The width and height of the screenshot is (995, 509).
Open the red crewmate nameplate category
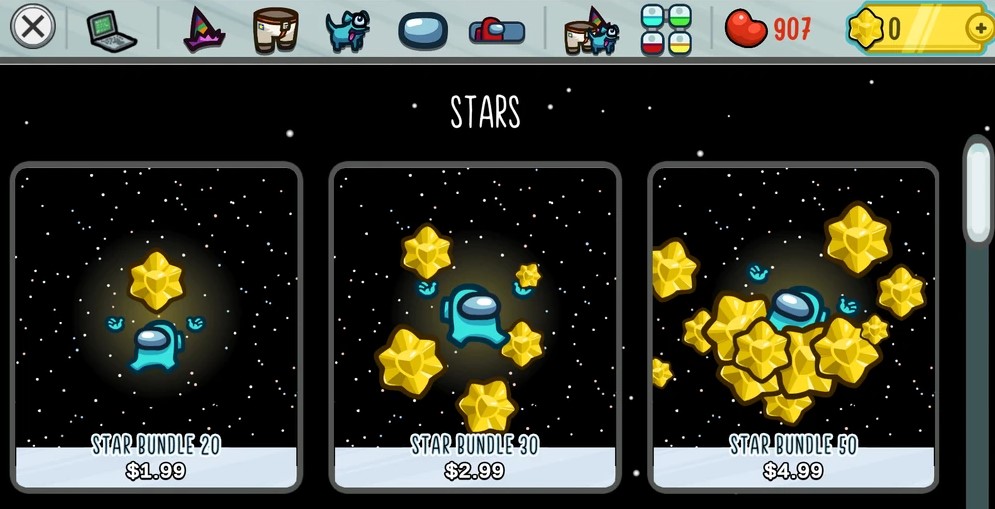click(x=497, y=30)
